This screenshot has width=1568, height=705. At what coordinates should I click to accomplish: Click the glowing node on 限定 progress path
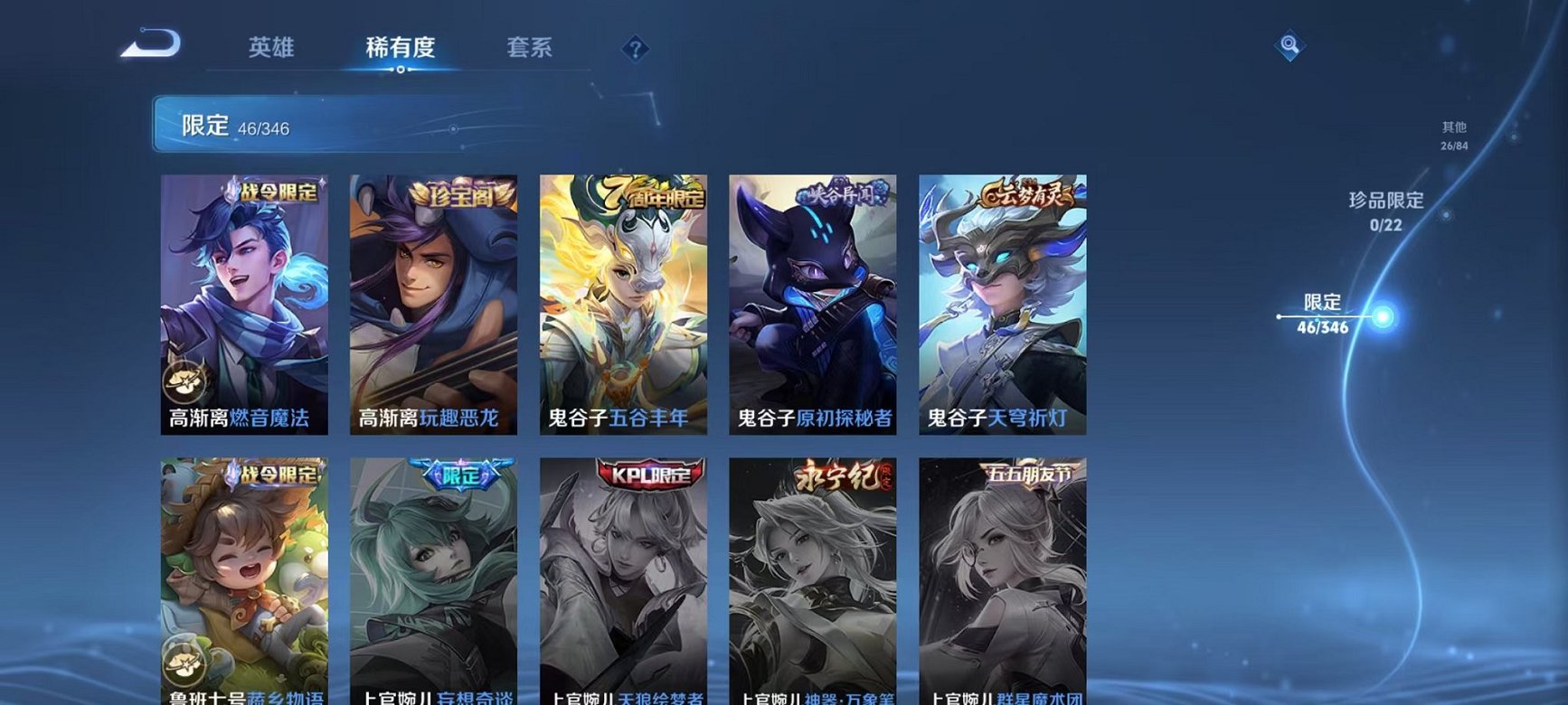(x=1384, y=316)
